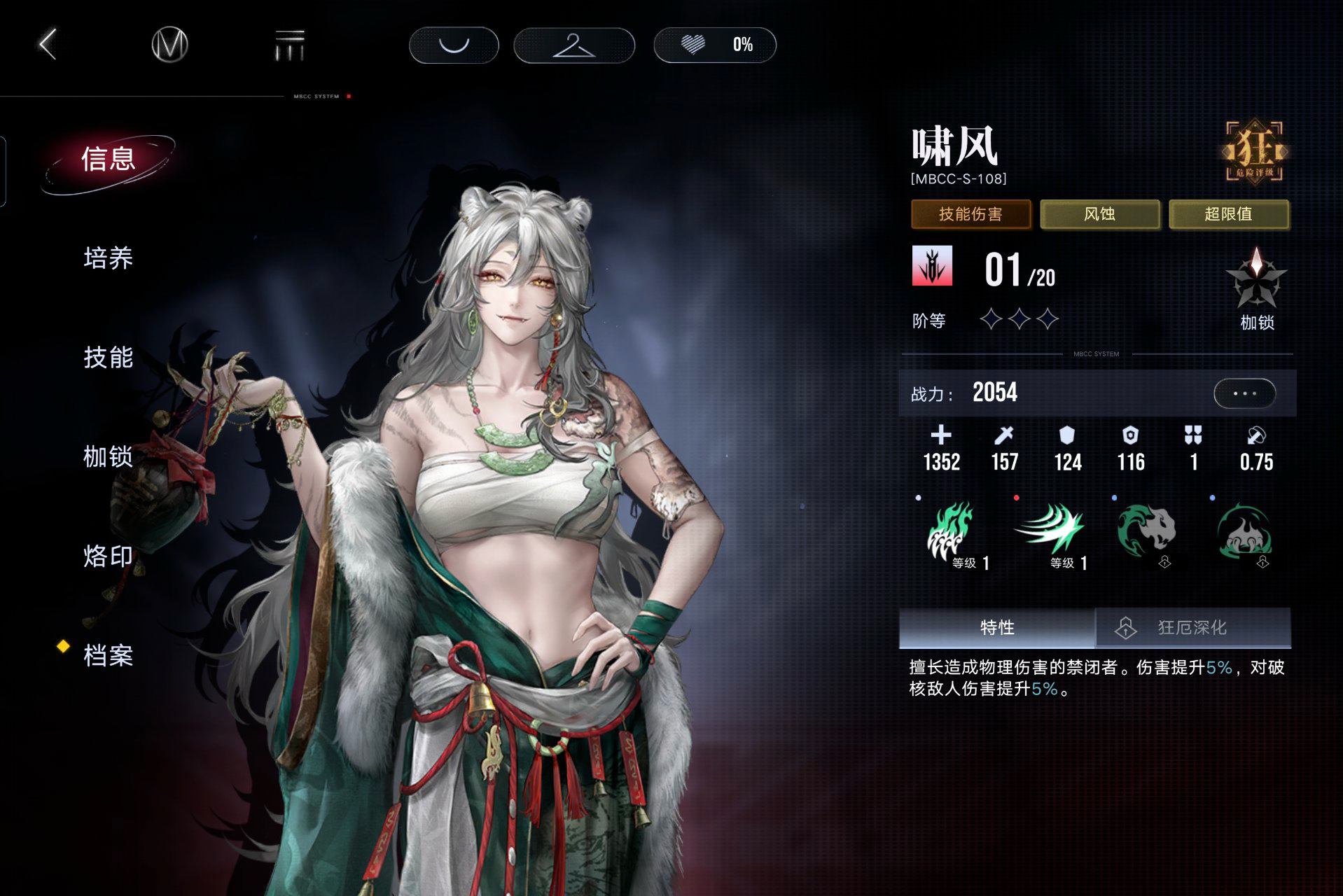This screenshot has height=896, width=1343.
Task: Open the clothes hanger outfit button
Action: coord(574,45)
